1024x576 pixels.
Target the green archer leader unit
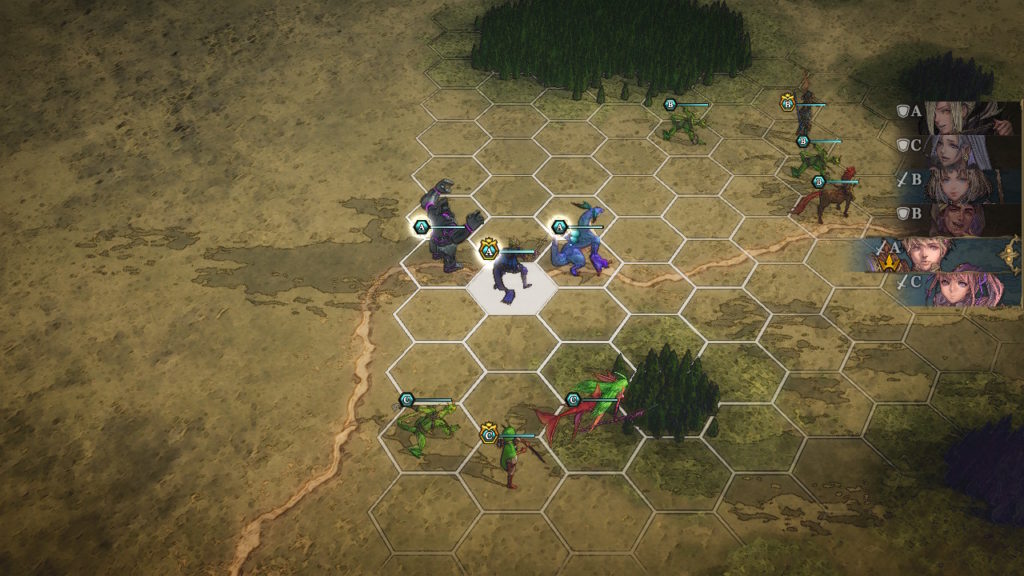(512, 452)
